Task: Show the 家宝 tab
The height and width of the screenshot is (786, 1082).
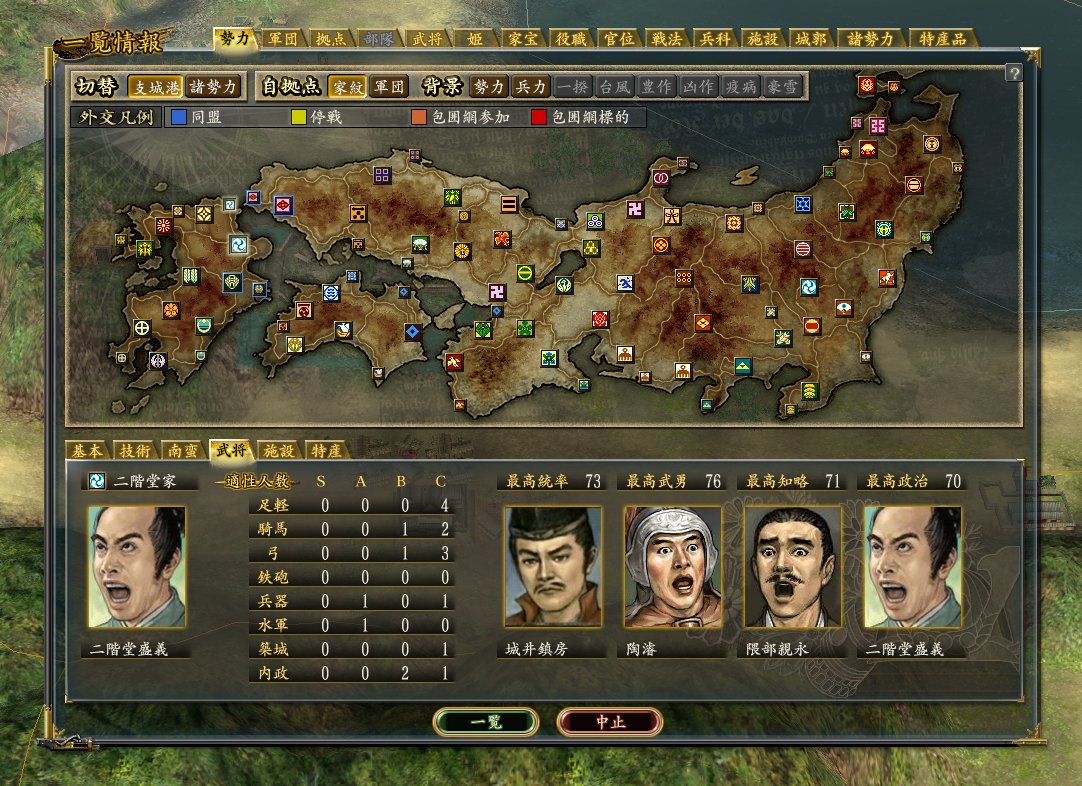Action: pos(522,39)
